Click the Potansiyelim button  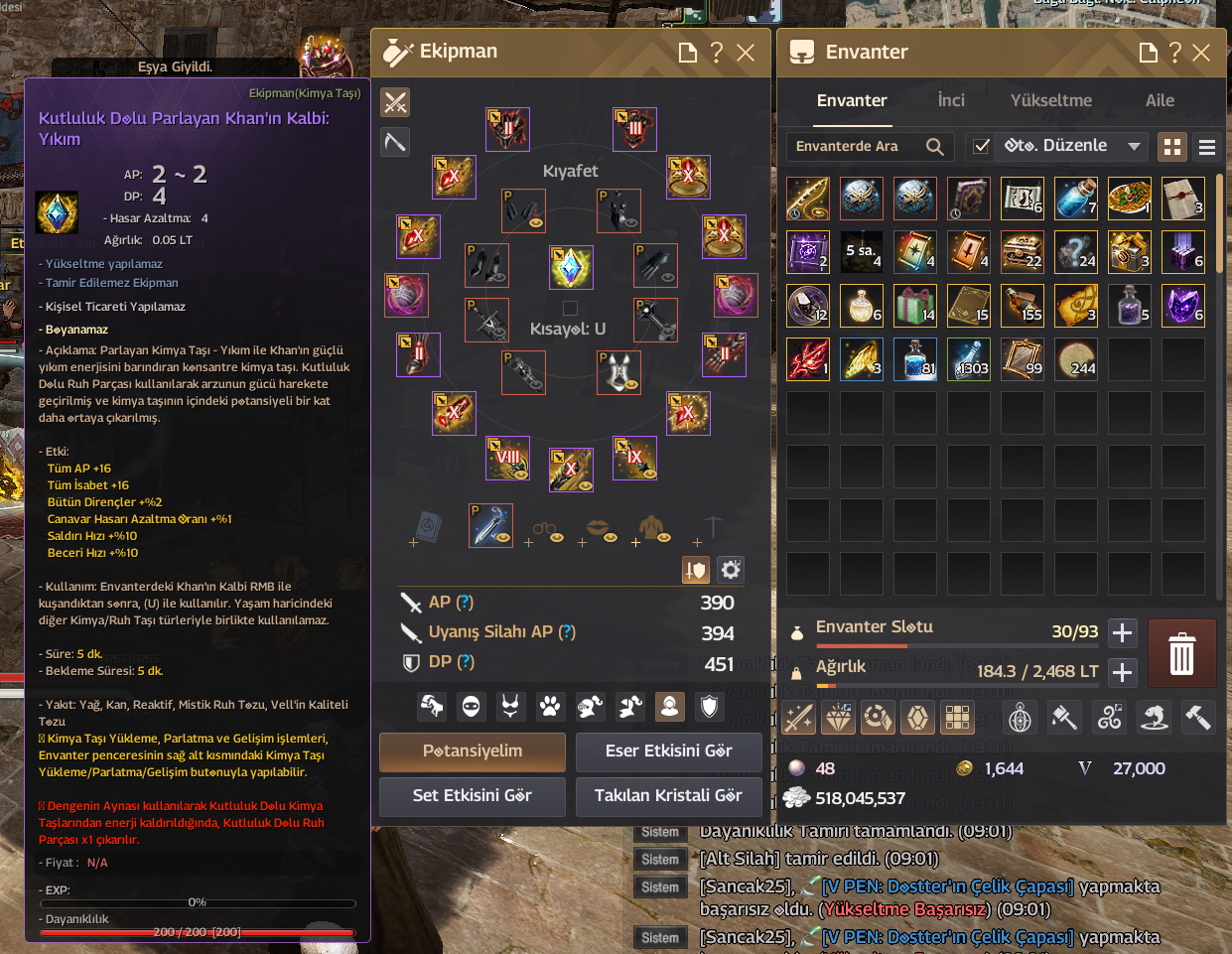click(x=473, y=751)
